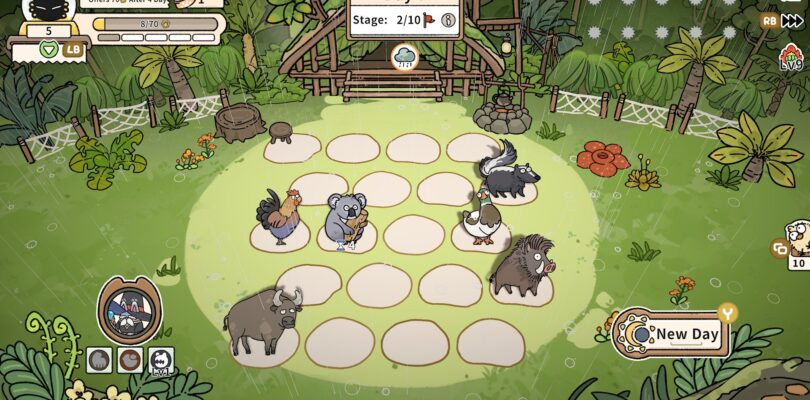Open the round character portrait badge
Image resolution: width=810 pixels, height=400 pixels.
click(x=130, y=310)
